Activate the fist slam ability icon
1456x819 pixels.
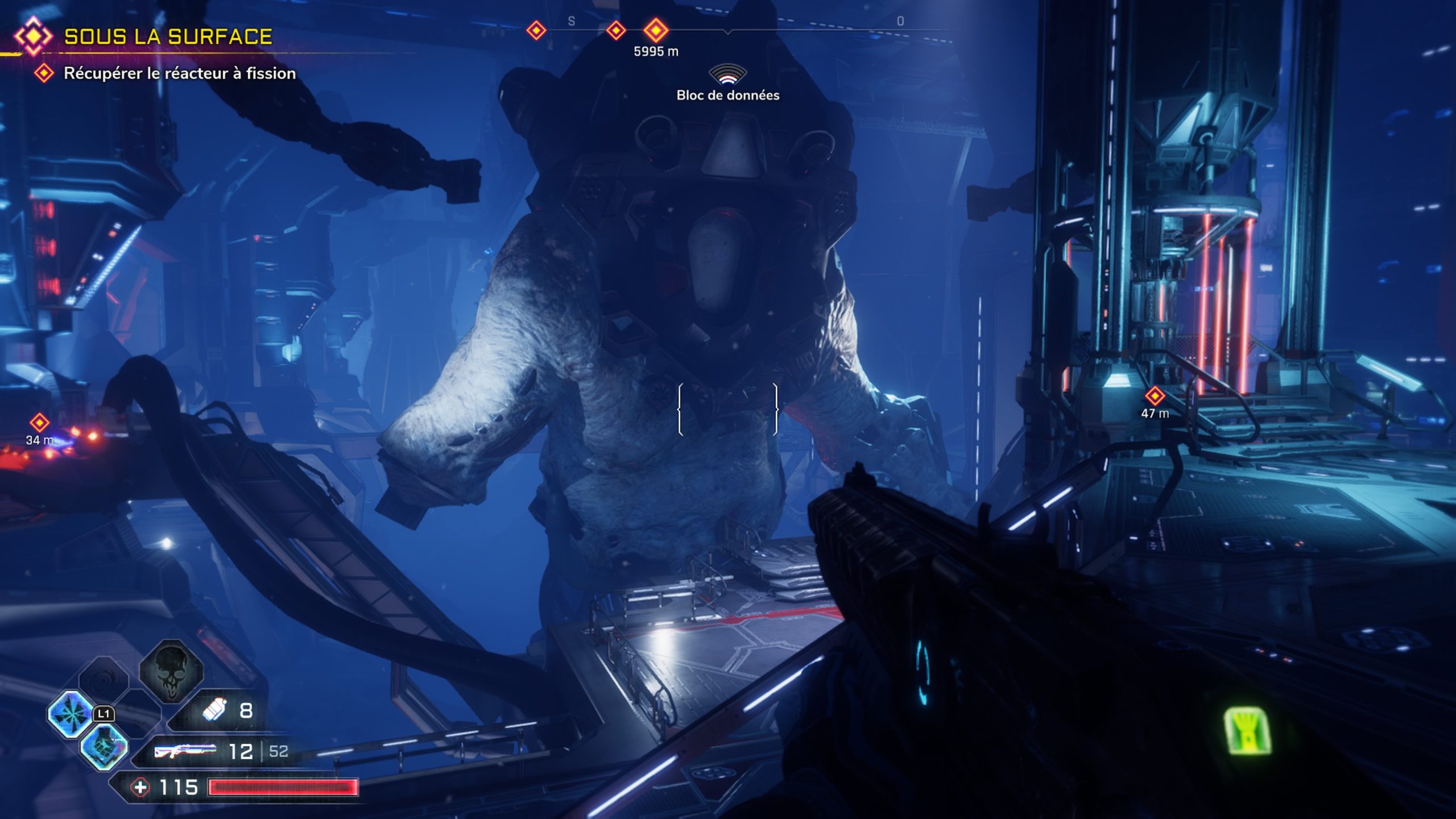pos(104,746)
